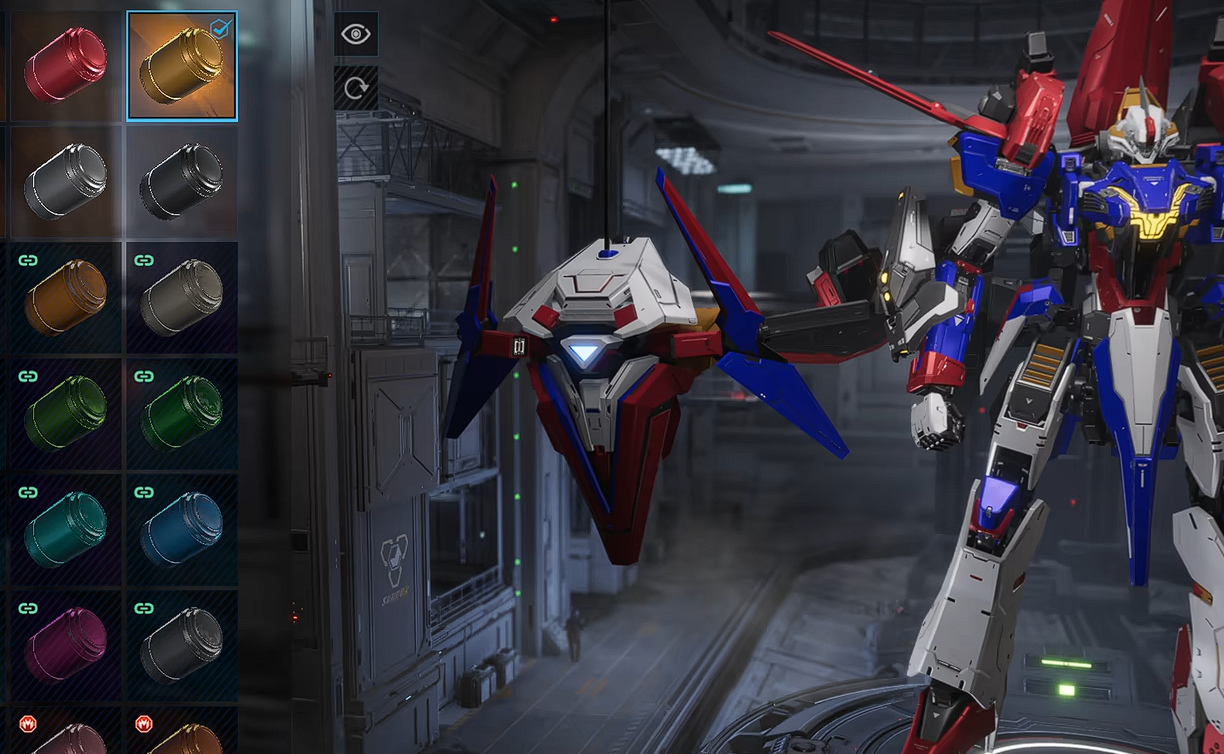Select the olive green paint canister

click(x=65, y=413)
